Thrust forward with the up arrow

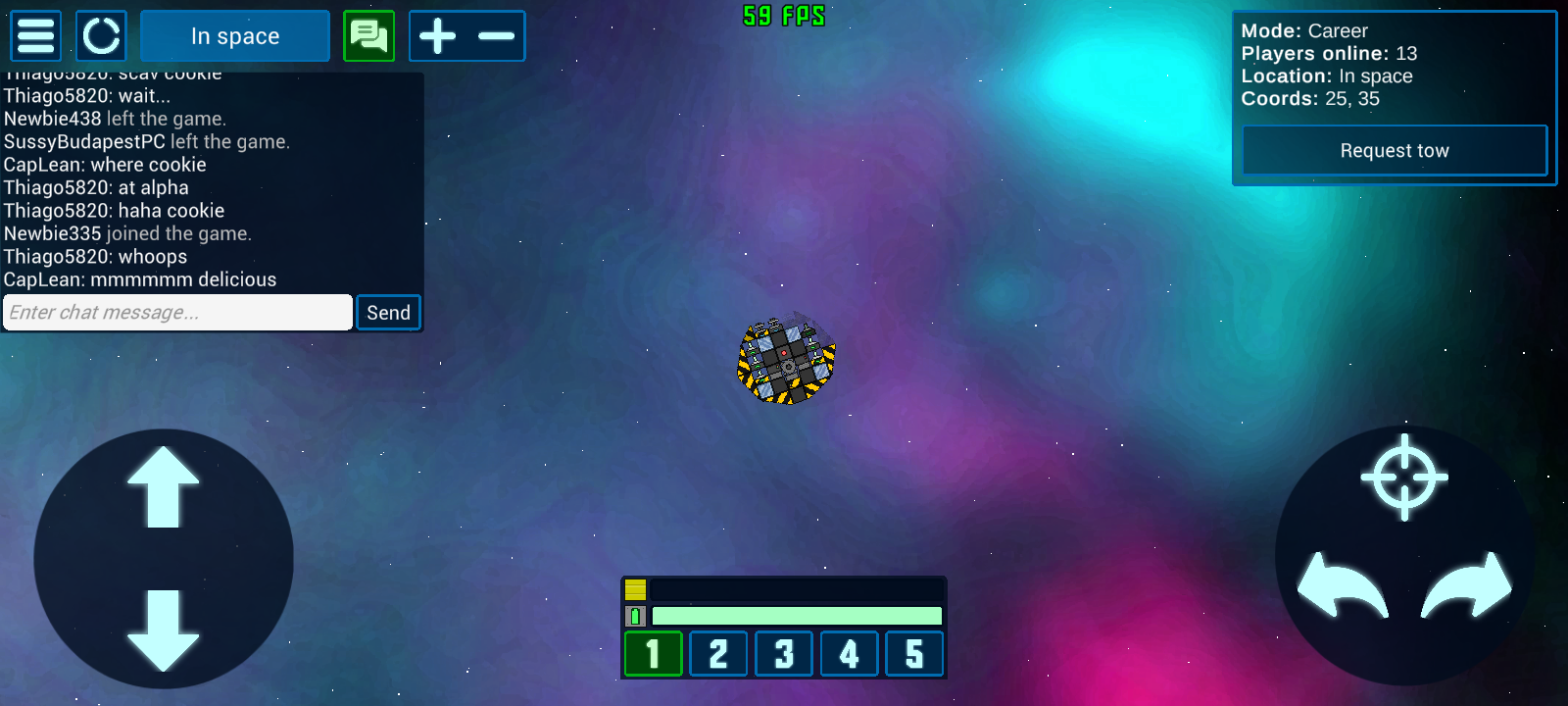pyautogui.click(x=163, y=487)
